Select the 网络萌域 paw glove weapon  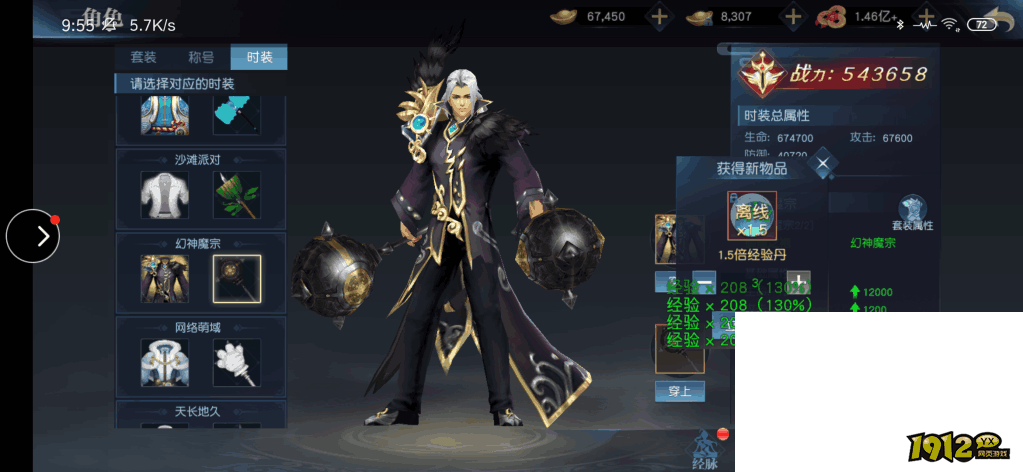(237, 363)
